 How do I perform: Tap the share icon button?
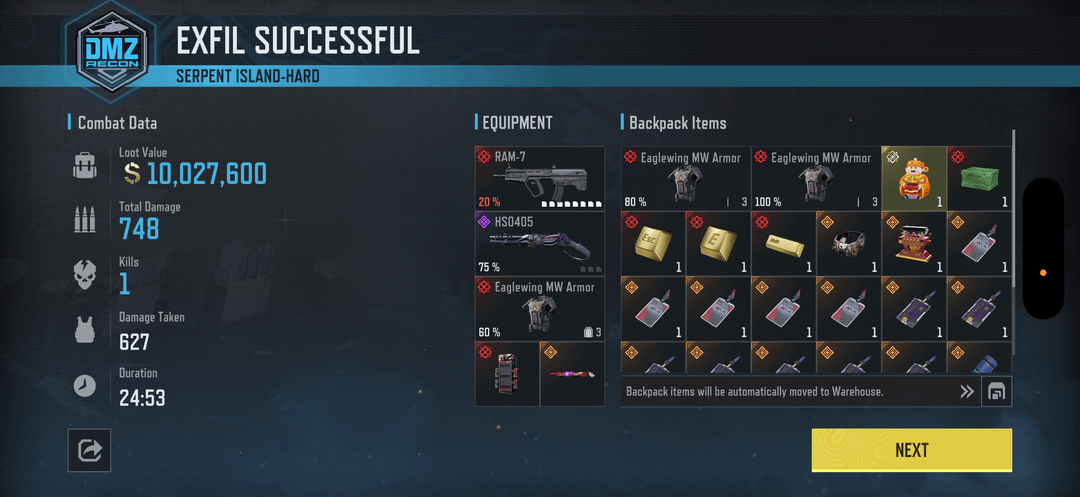89,451
